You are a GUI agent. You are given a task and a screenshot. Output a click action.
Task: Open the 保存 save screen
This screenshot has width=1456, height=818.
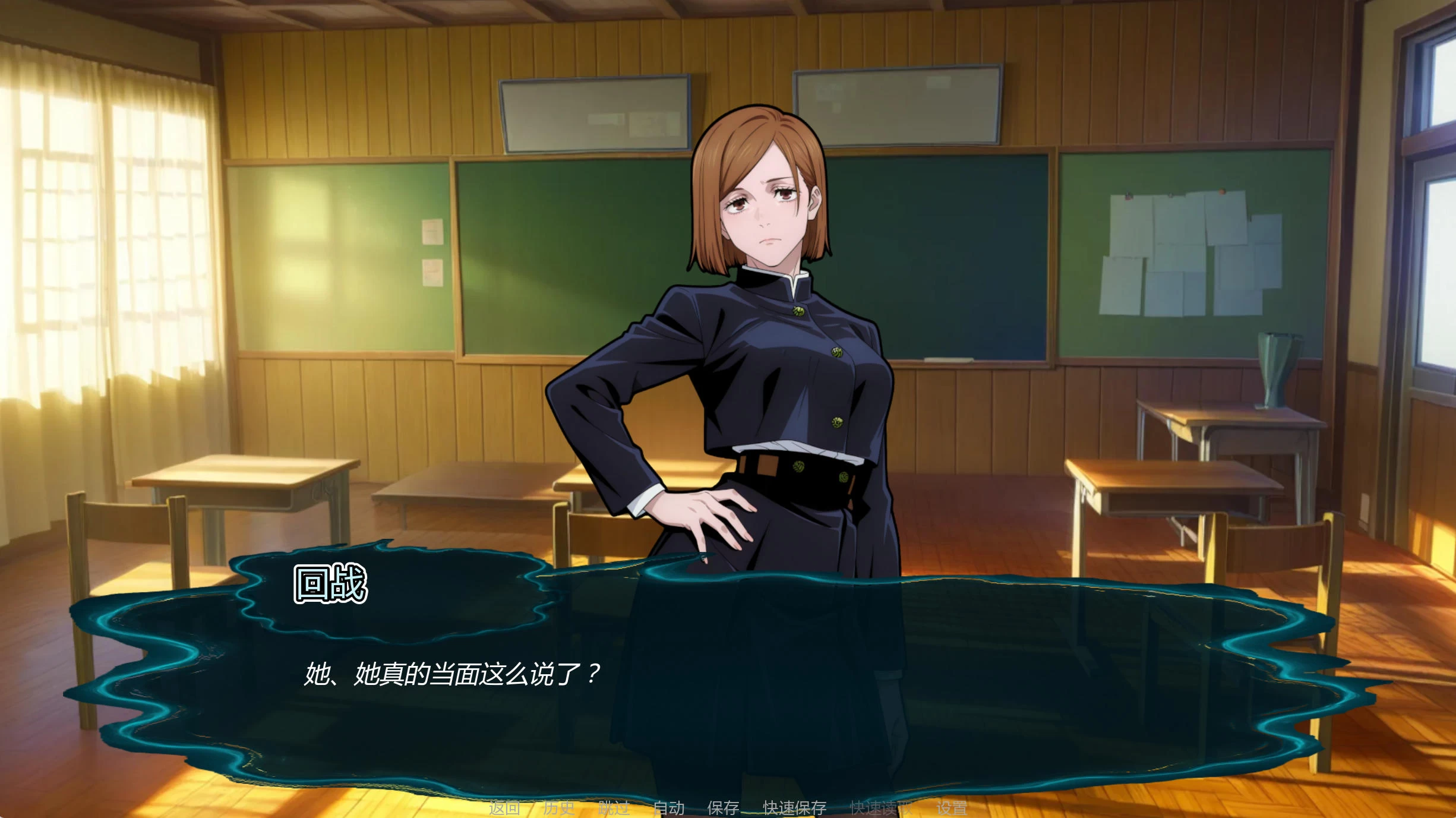click(723, 808)
